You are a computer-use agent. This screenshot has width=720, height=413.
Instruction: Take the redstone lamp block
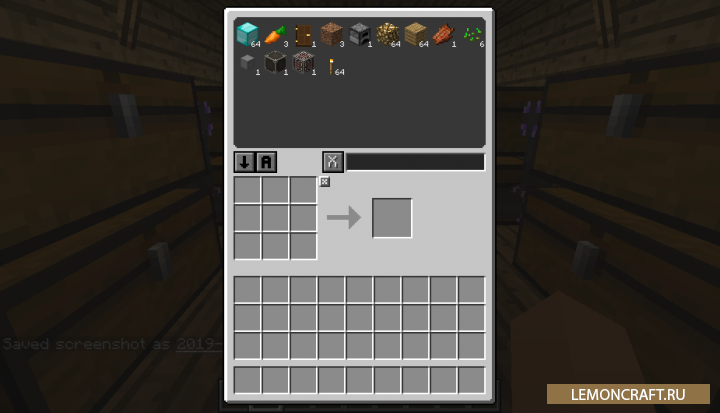click(x=302, y=63)
